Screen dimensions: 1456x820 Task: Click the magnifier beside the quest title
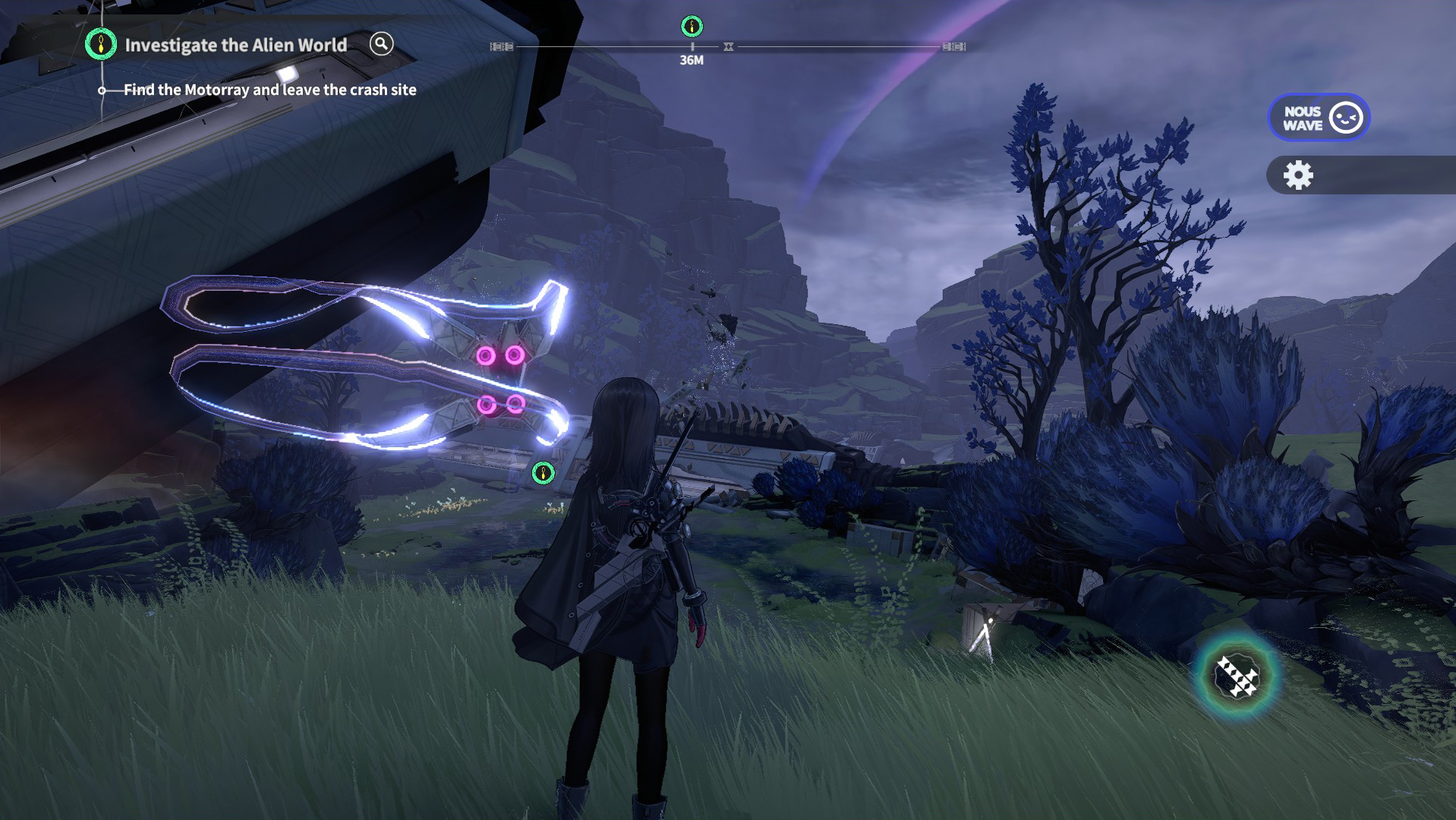381,44
